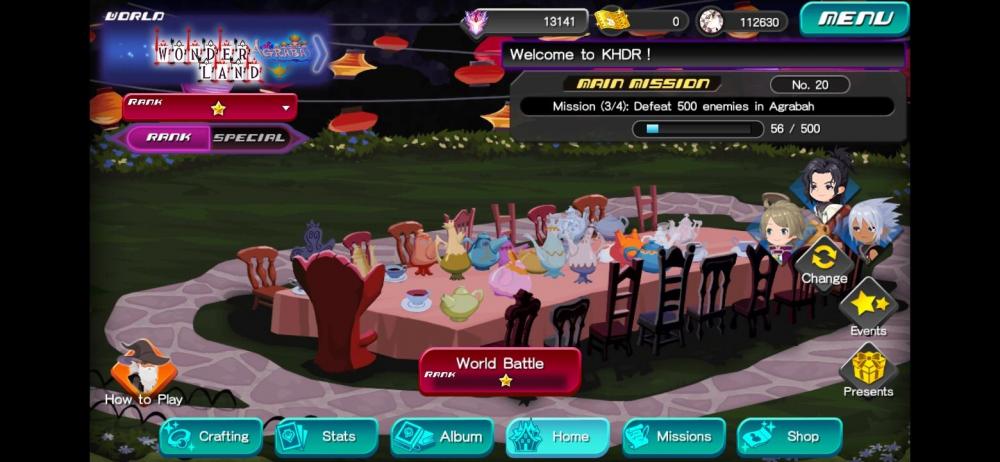
Task: Select the Rank tab
Action: [168, 138]
